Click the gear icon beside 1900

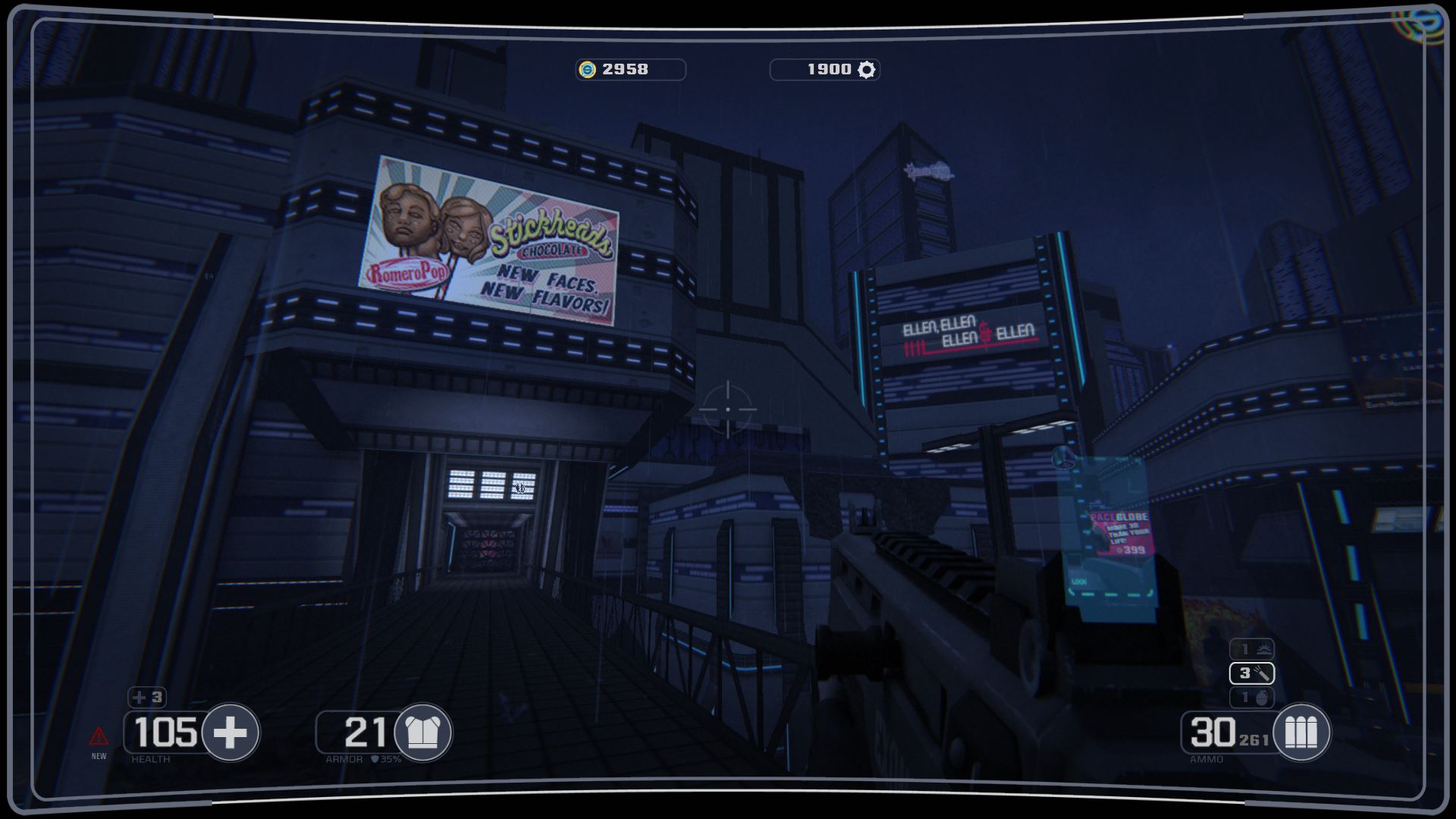coord(866,70)
